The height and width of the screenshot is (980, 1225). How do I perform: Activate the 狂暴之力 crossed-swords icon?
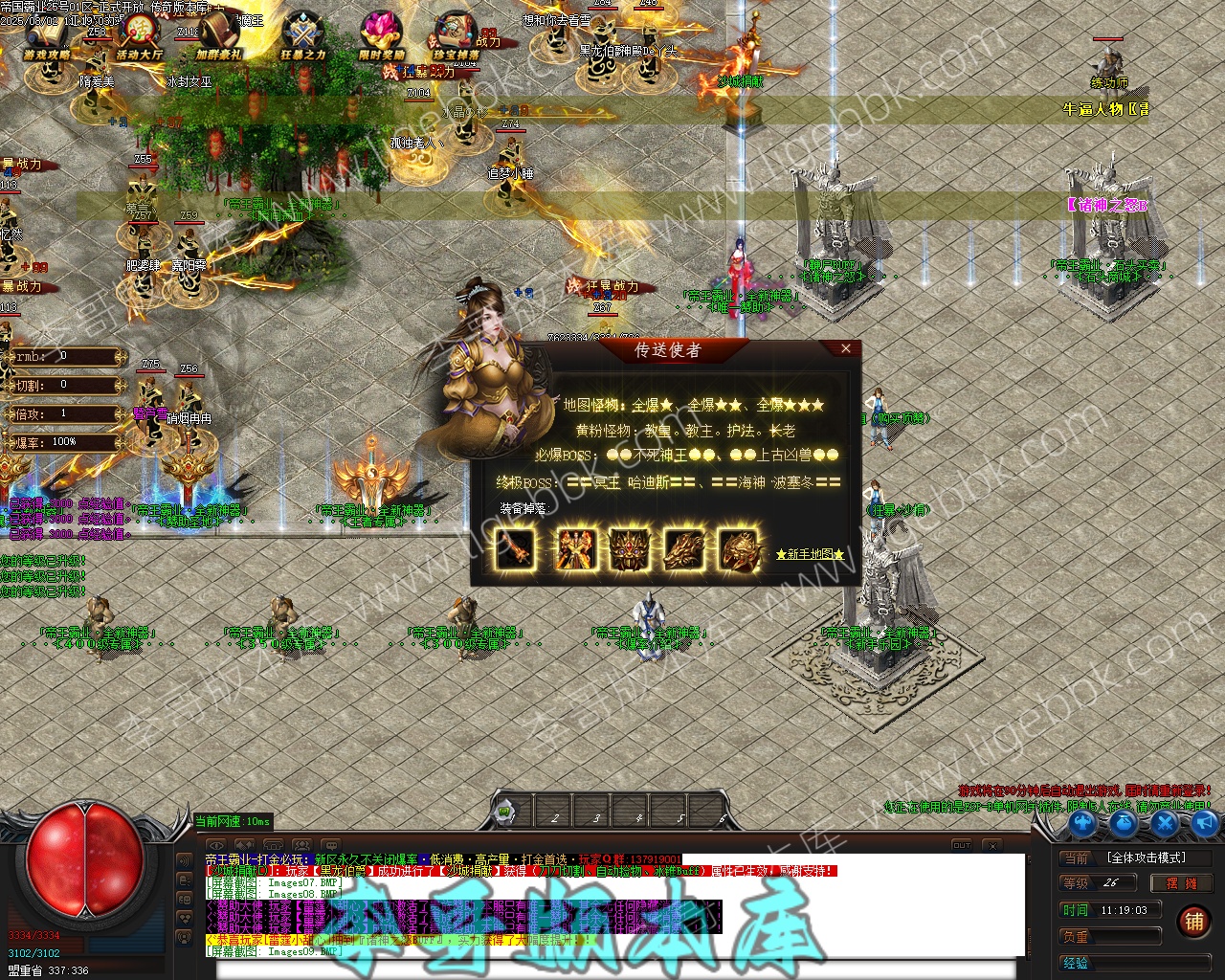(x=302, y=38)
